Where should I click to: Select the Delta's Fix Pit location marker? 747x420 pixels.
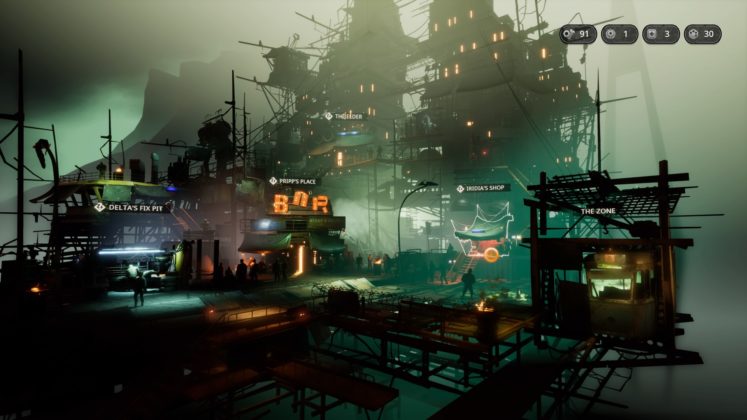coord(130,207)
